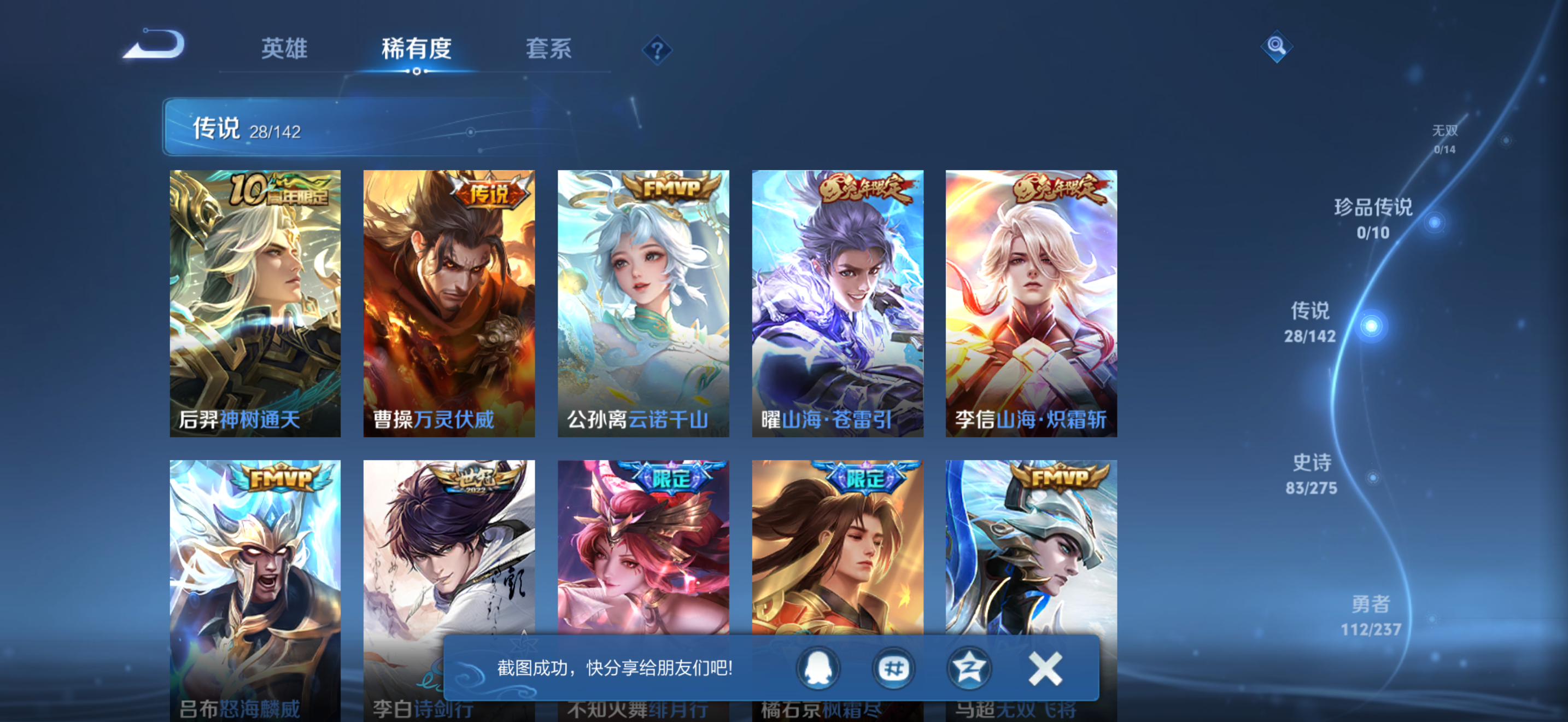Click the FMVP badge on 公孙离's skin card
Viewport: 1568px width, 722px height.
(x=671, y=187)
